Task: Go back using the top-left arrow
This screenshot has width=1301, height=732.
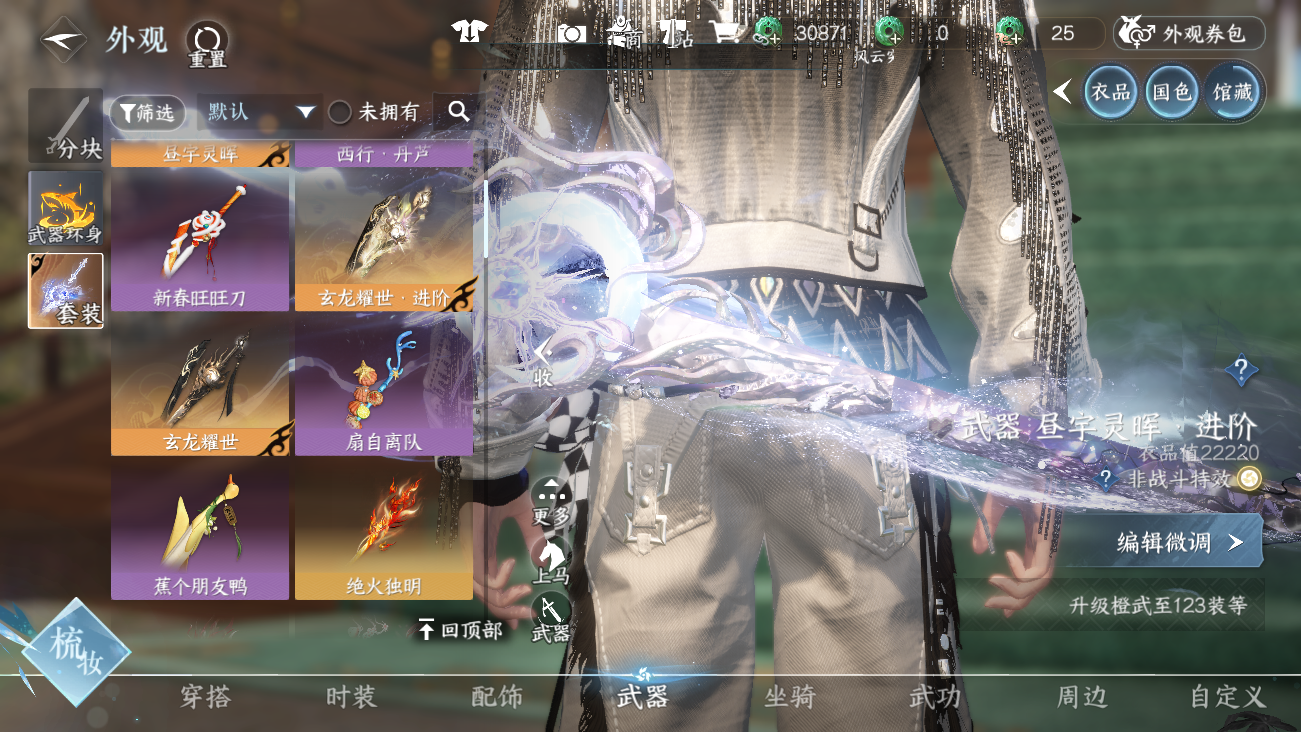Action: pyautogui.click(x=62, y=40)
